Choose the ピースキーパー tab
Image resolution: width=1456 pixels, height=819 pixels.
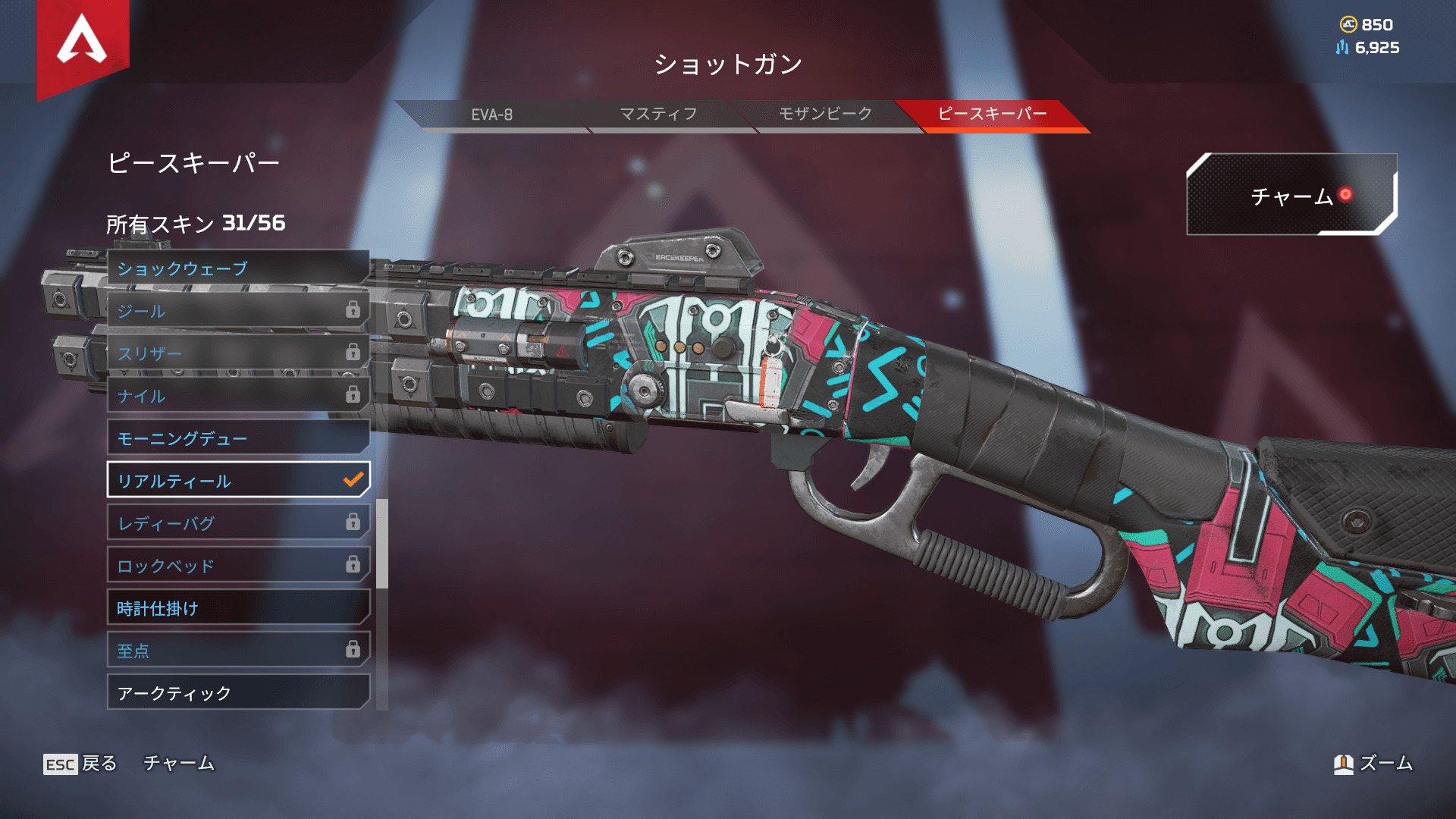(x=992, y=115)
